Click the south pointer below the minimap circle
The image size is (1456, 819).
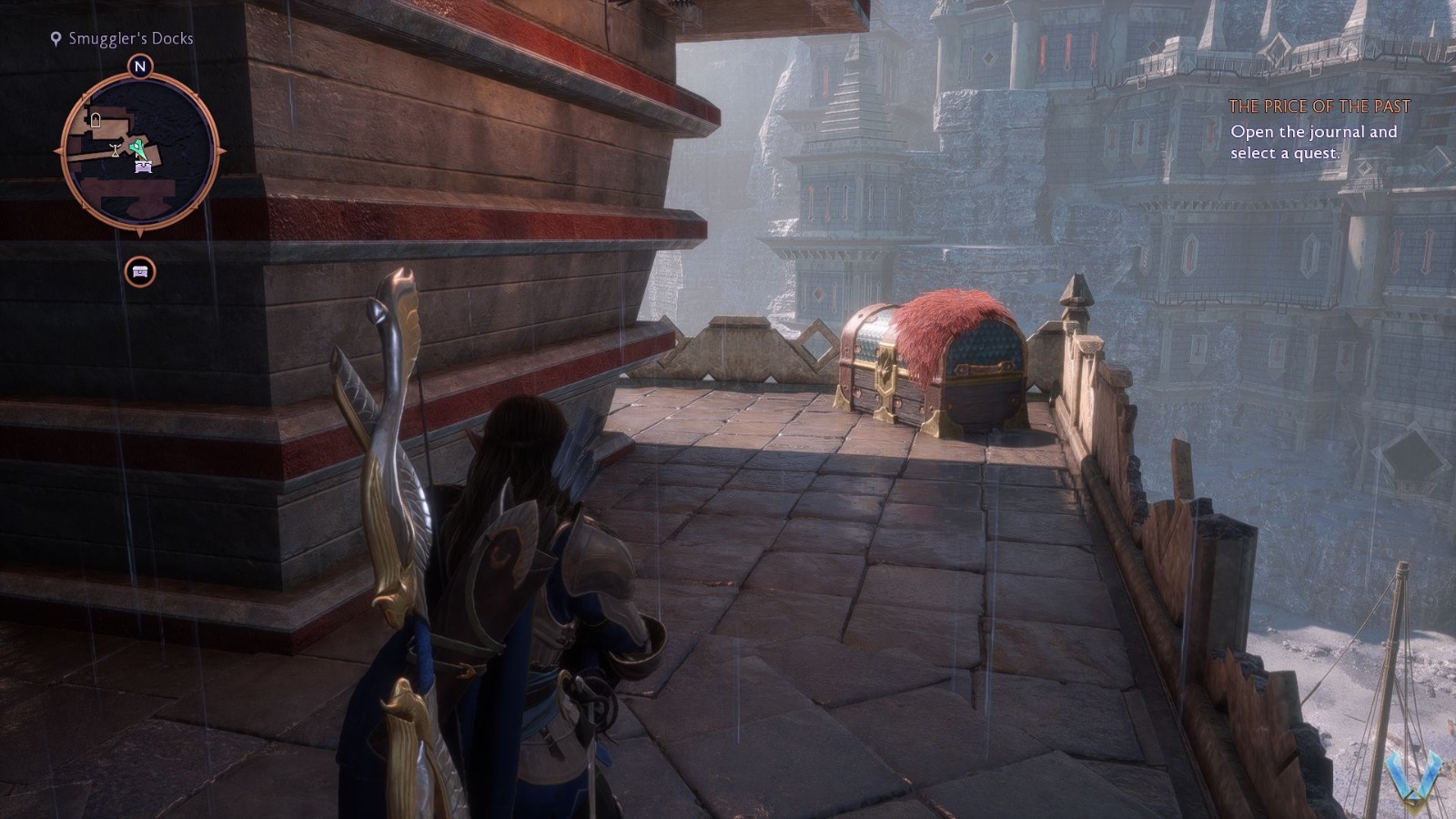[x=139, y=231]
